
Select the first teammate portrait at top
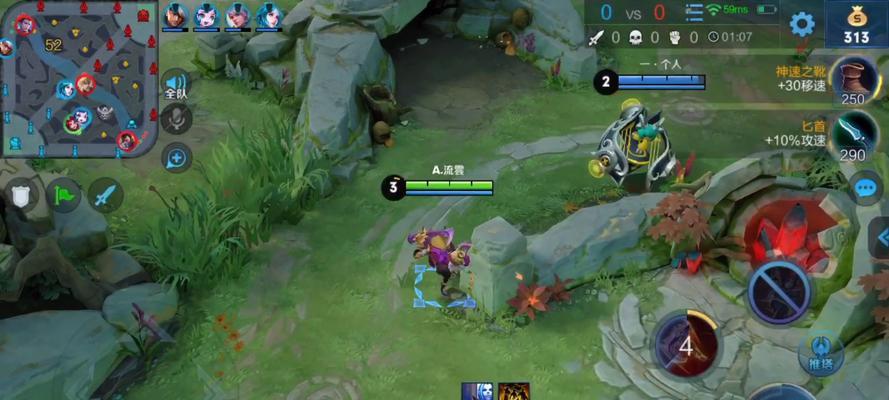(177, 15)
